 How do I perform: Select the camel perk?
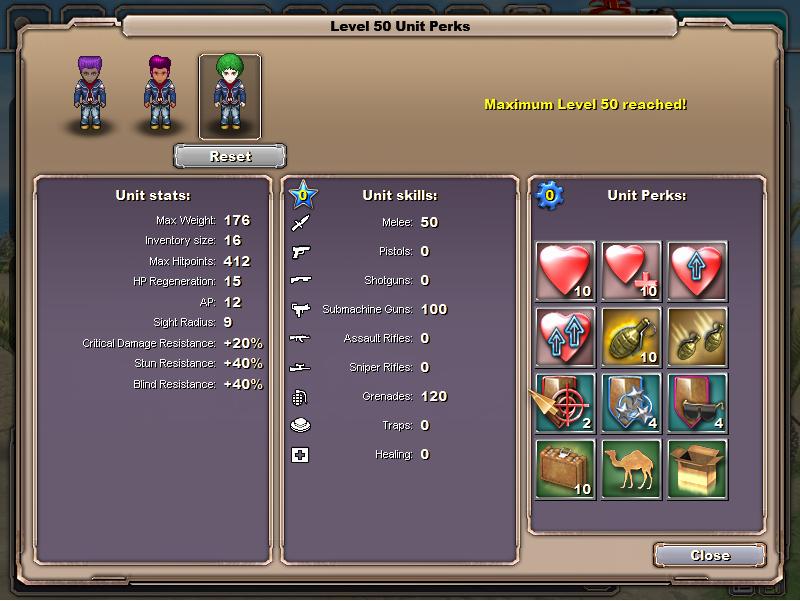pyautogui.click(x=631, y=468)
